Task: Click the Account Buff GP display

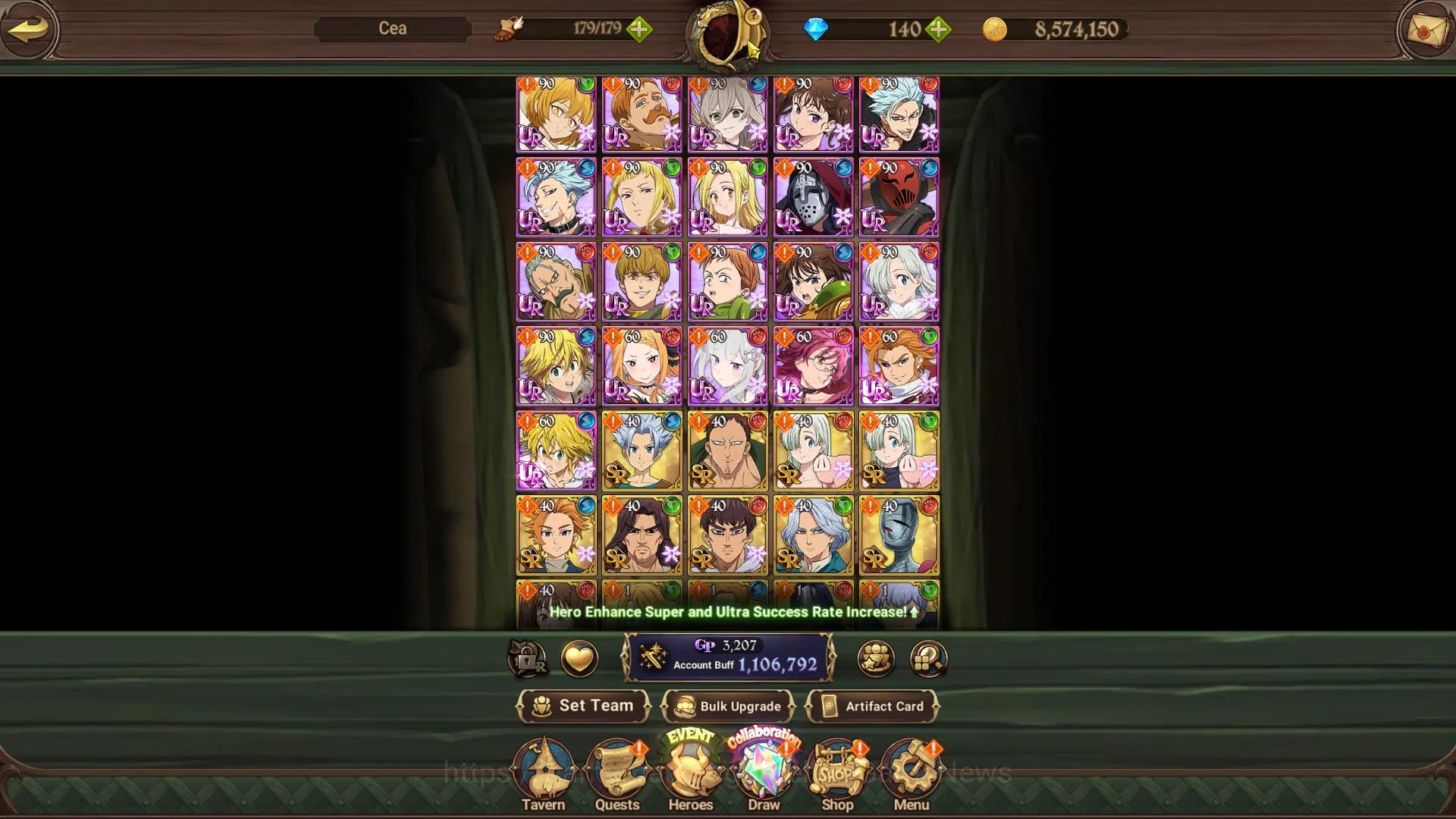Action: tap(728, 658)
